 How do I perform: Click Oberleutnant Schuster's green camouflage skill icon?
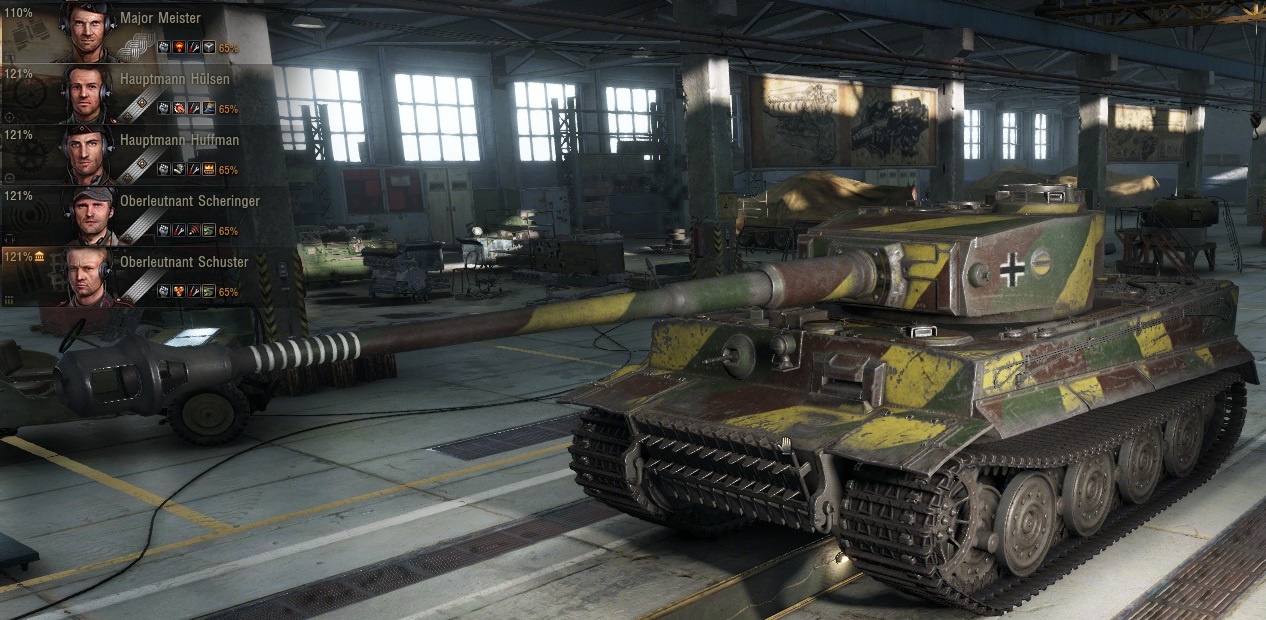(x=208, y=291)
